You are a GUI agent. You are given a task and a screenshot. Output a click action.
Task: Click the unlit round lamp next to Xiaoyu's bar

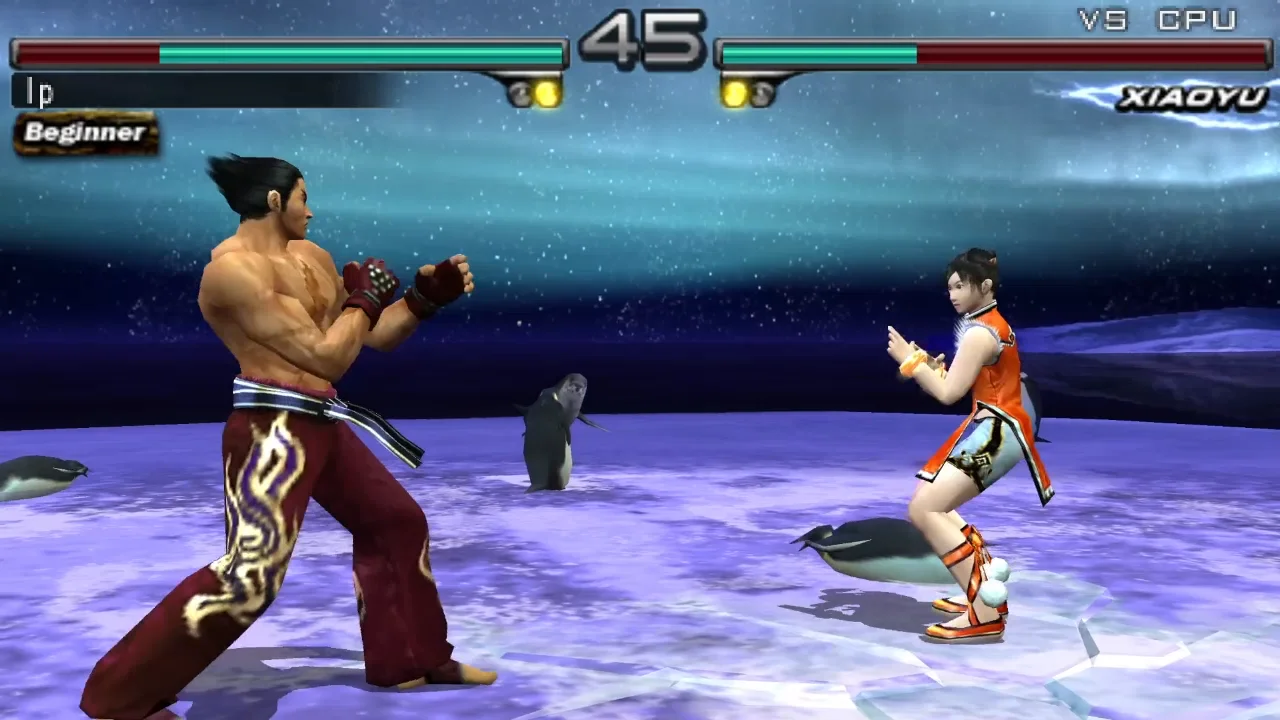tap(764, 92)
